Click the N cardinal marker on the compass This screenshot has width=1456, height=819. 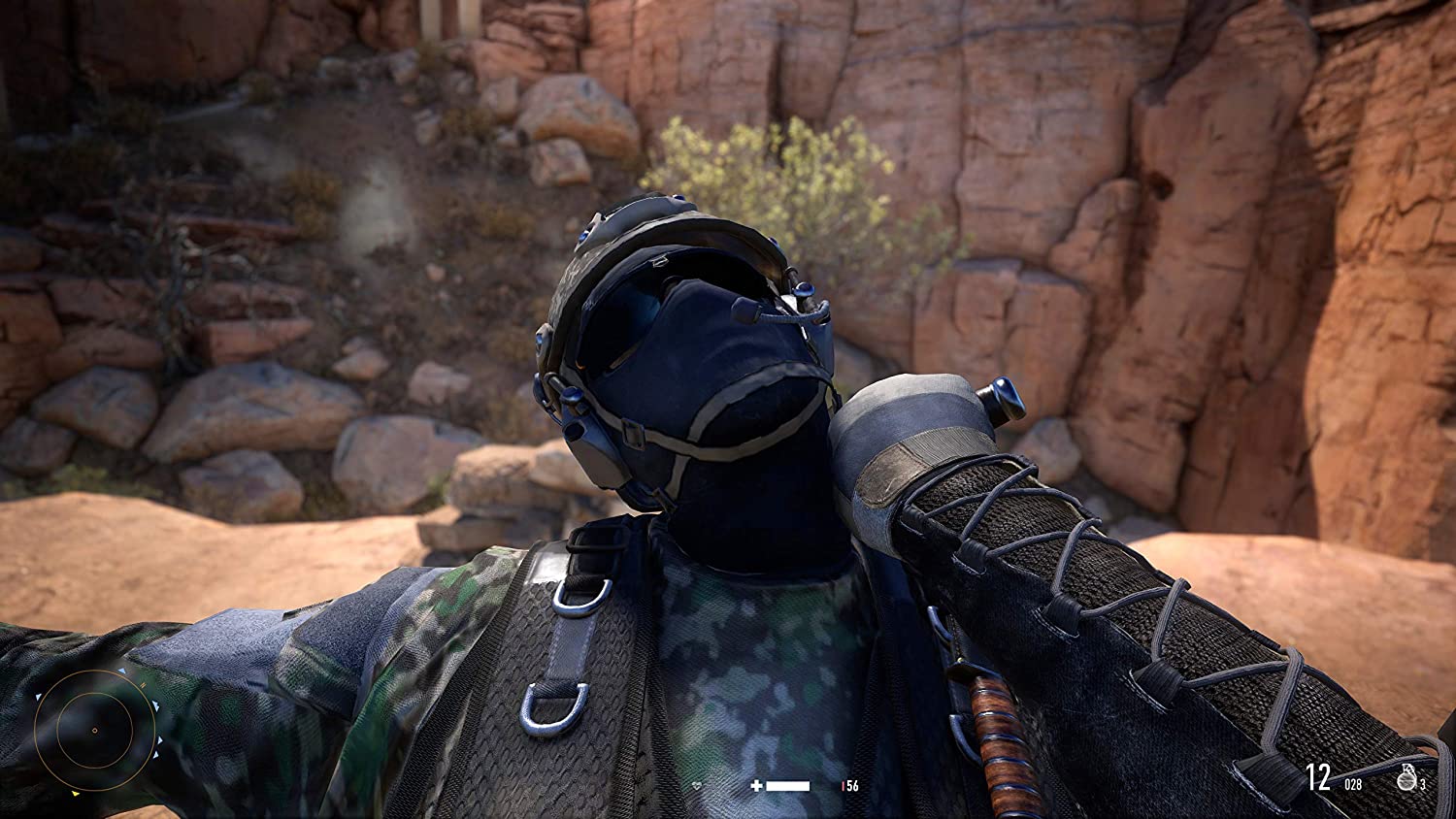143,685
